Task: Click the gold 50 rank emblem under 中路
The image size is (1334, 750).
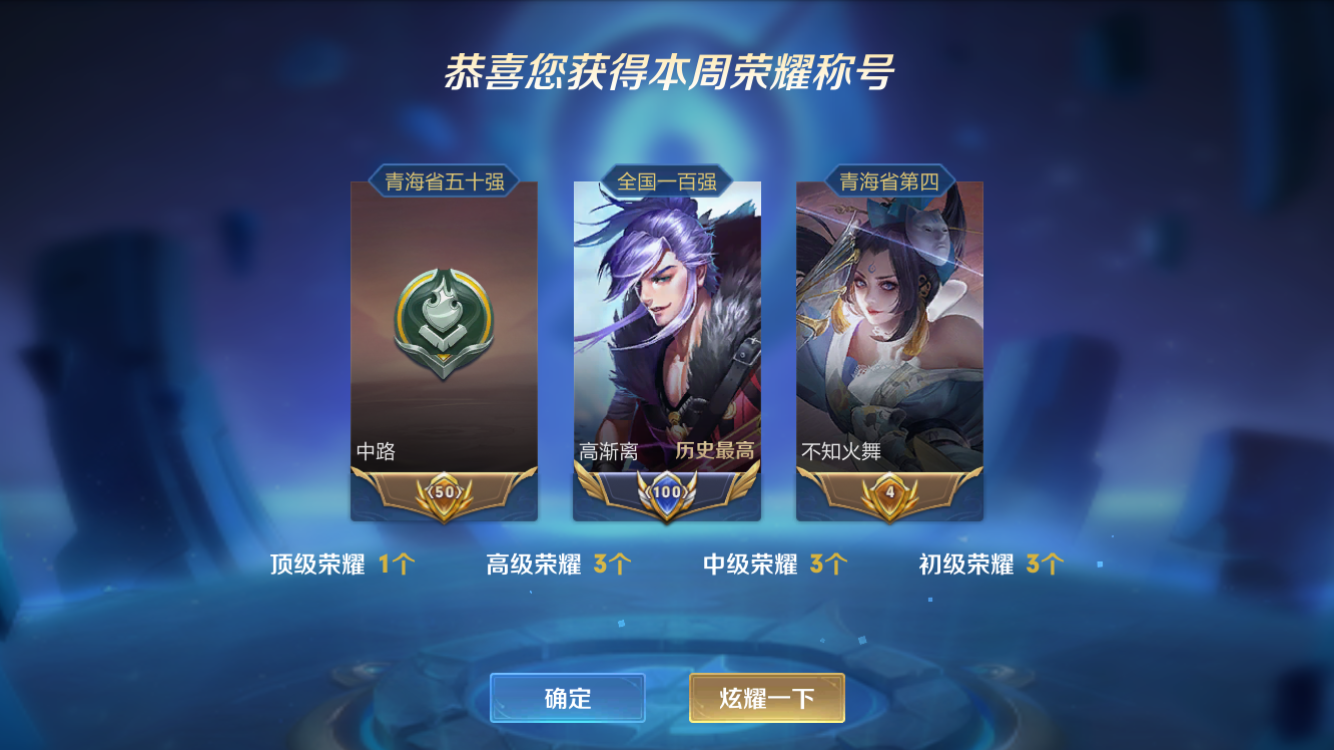Action: pos(443,492)
